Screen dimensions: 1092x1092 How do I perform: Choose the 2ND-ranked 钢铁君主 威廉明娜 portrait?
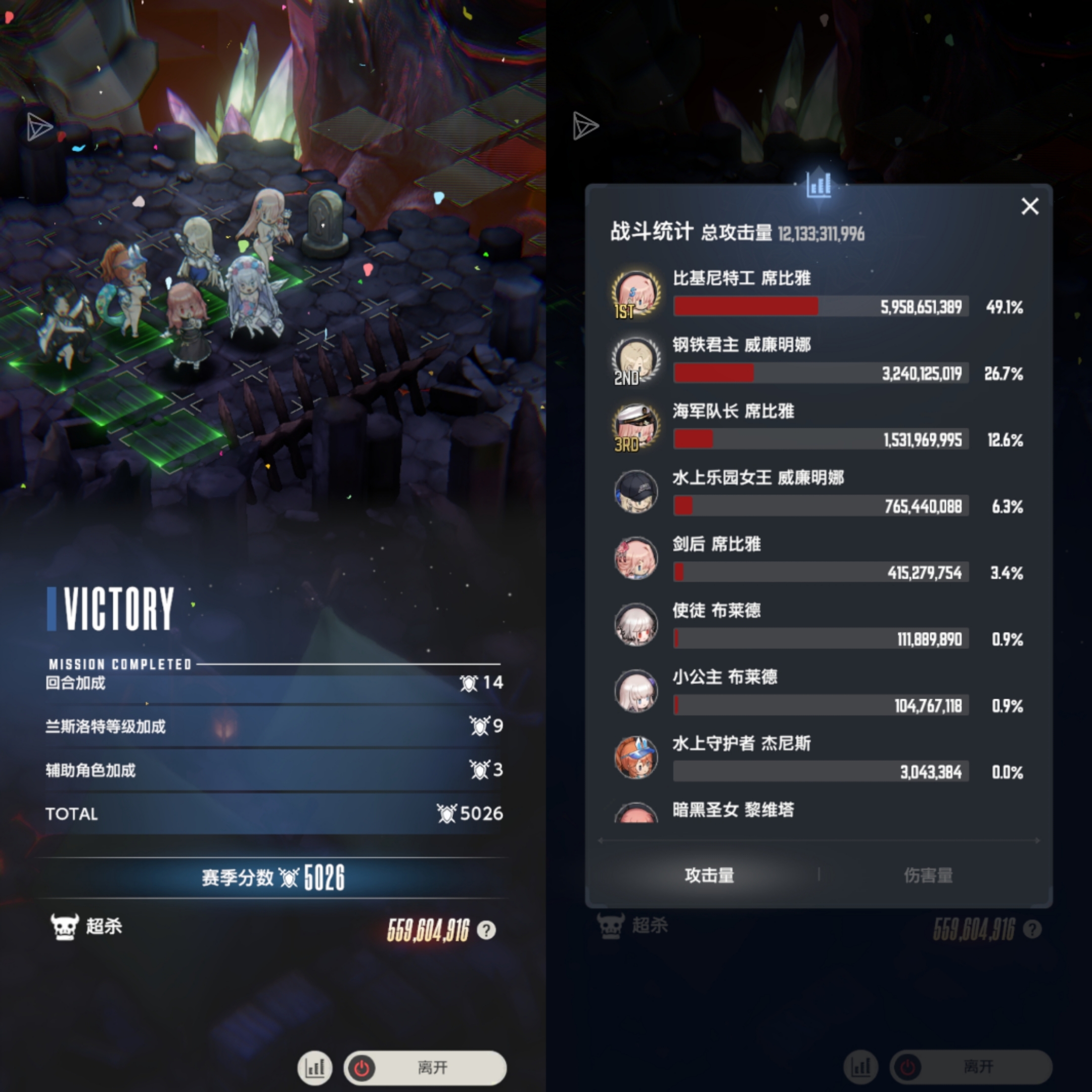coord(636,360)
